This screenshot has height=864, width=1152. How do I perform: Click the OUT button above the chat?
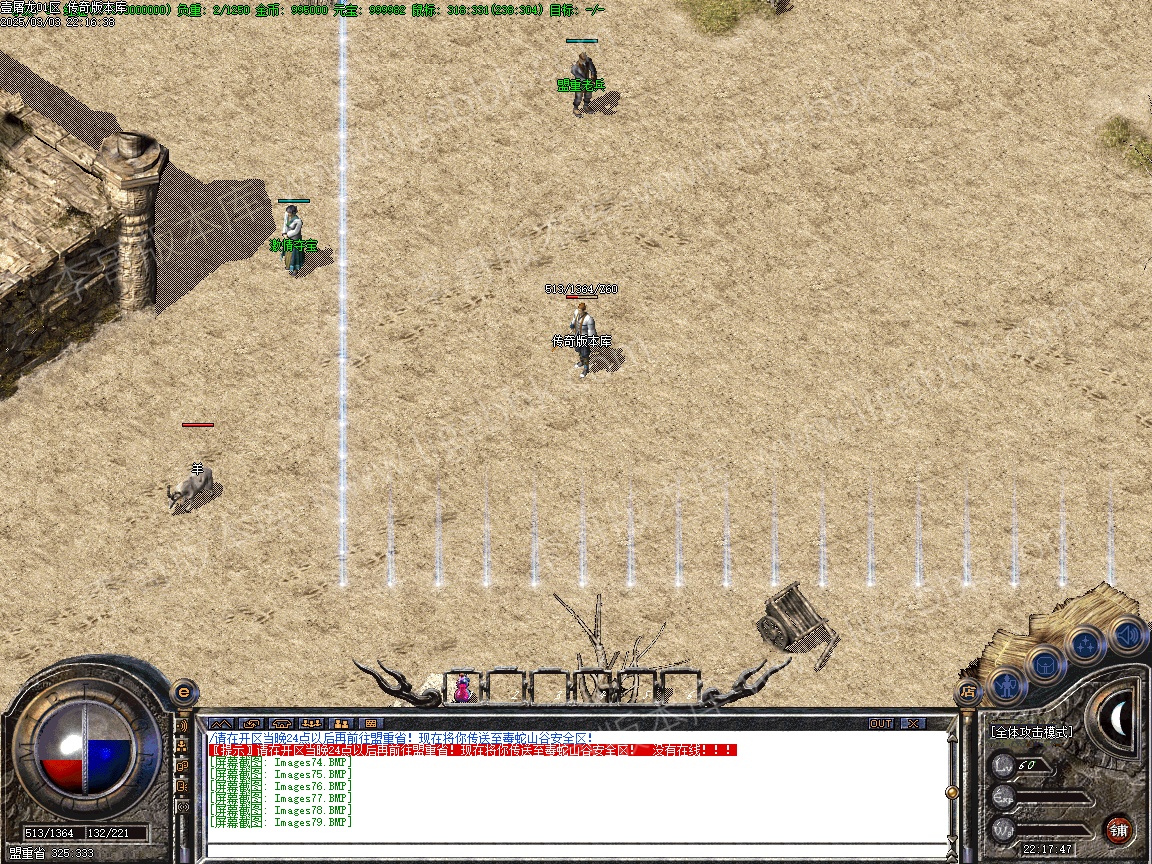click(x=881, y=723)
